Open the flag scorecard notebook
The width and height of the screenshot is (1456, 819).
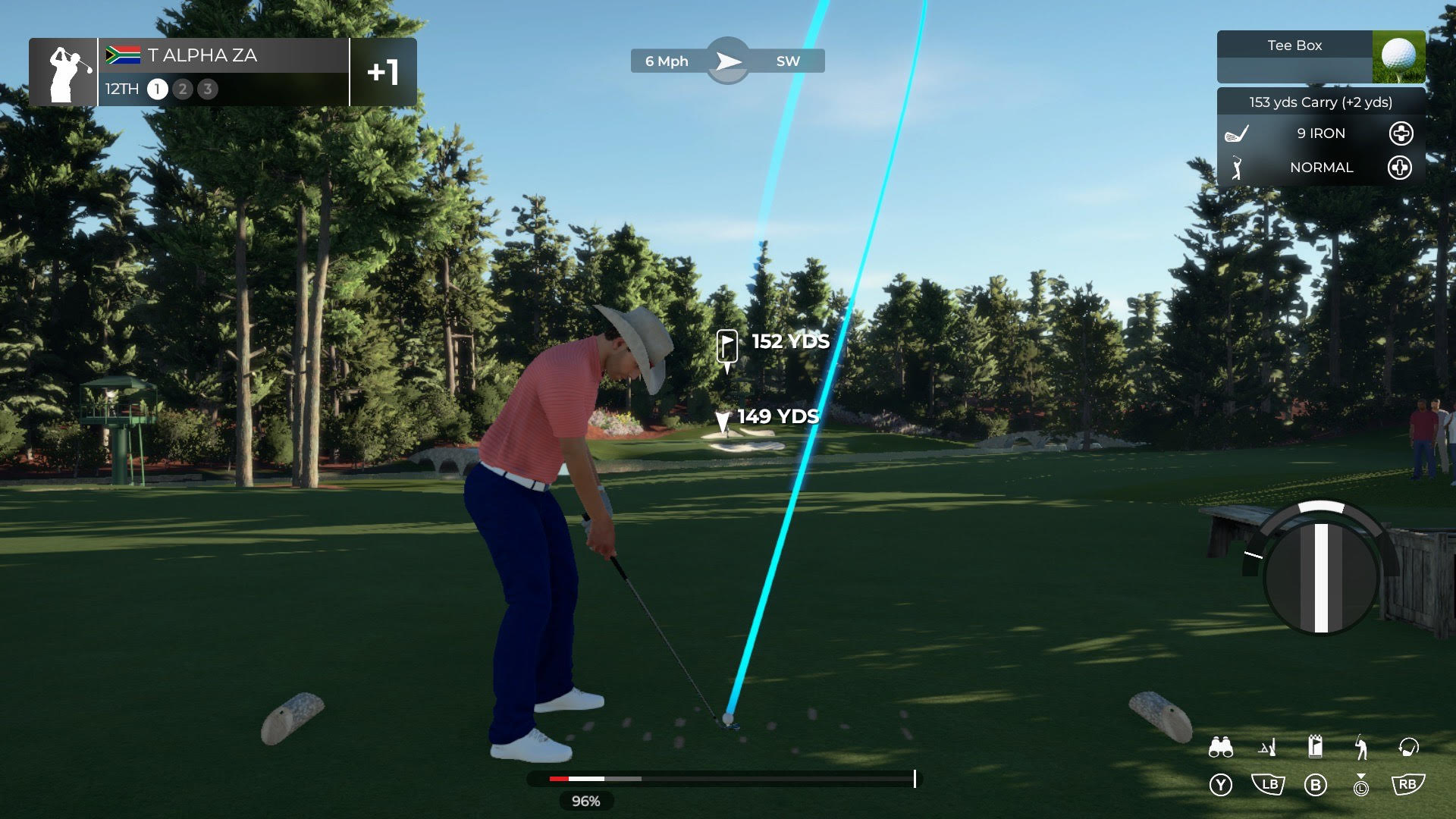(1316, 747)
